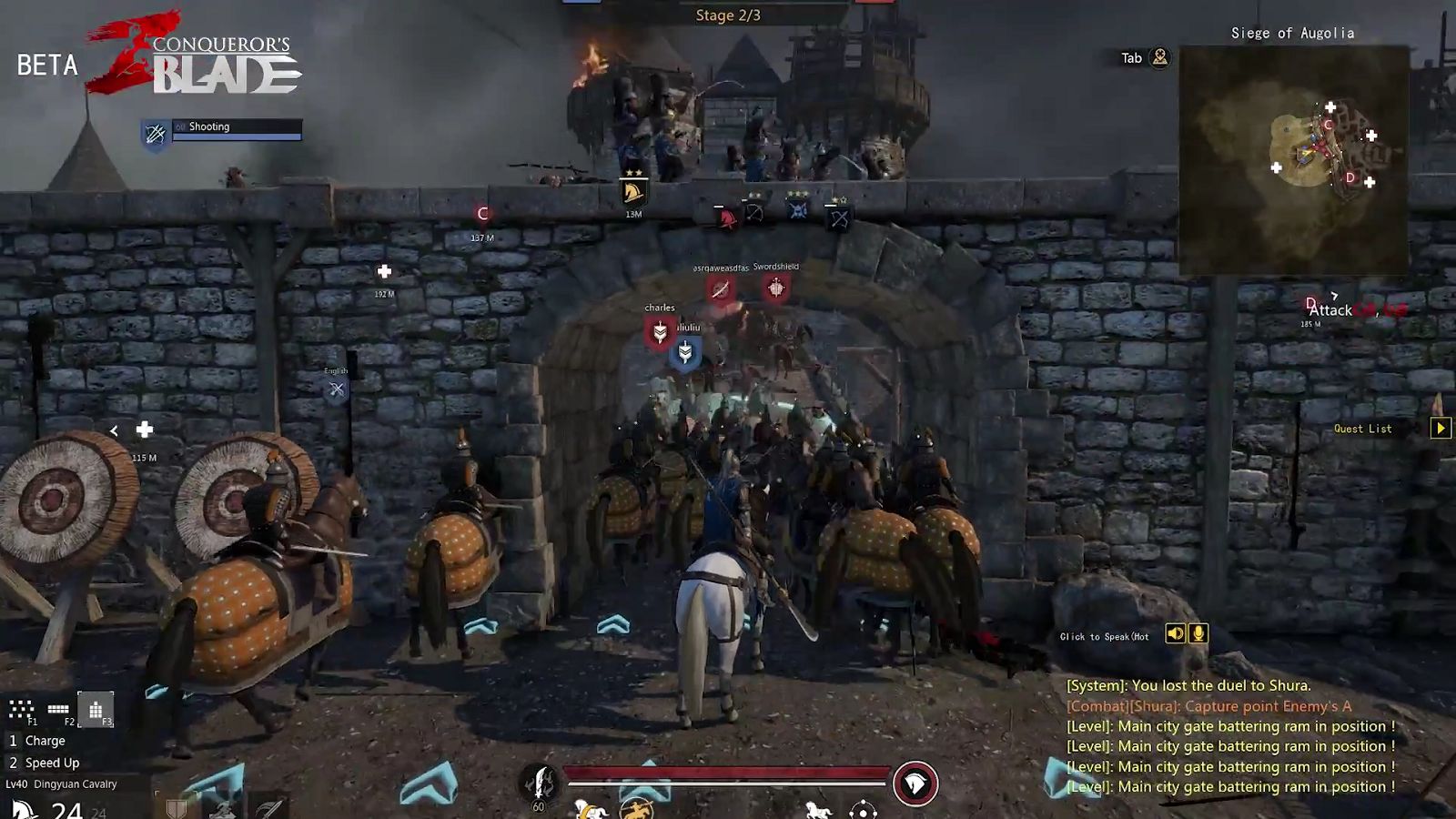Image resolution: width=1456 pixels, height=819 pixels.
Task: Activate the sword skill icon marked 60
Action: [x=540, y=783]
